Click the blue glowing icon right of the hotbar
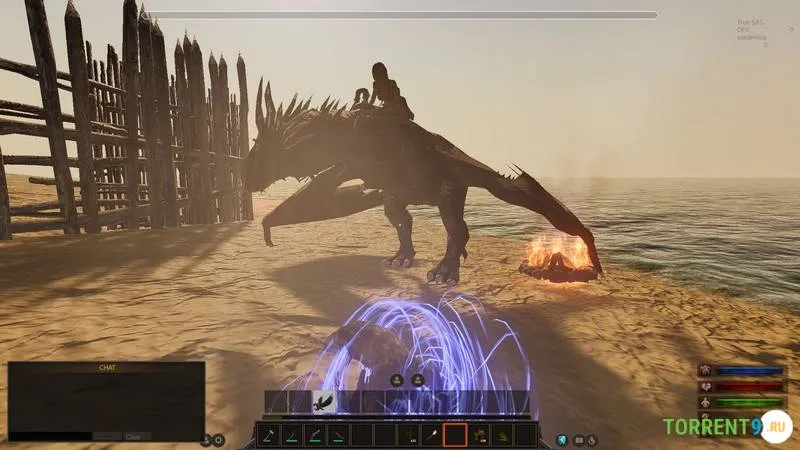Viewport: 800px width, 450px height. tap(563, 439)
